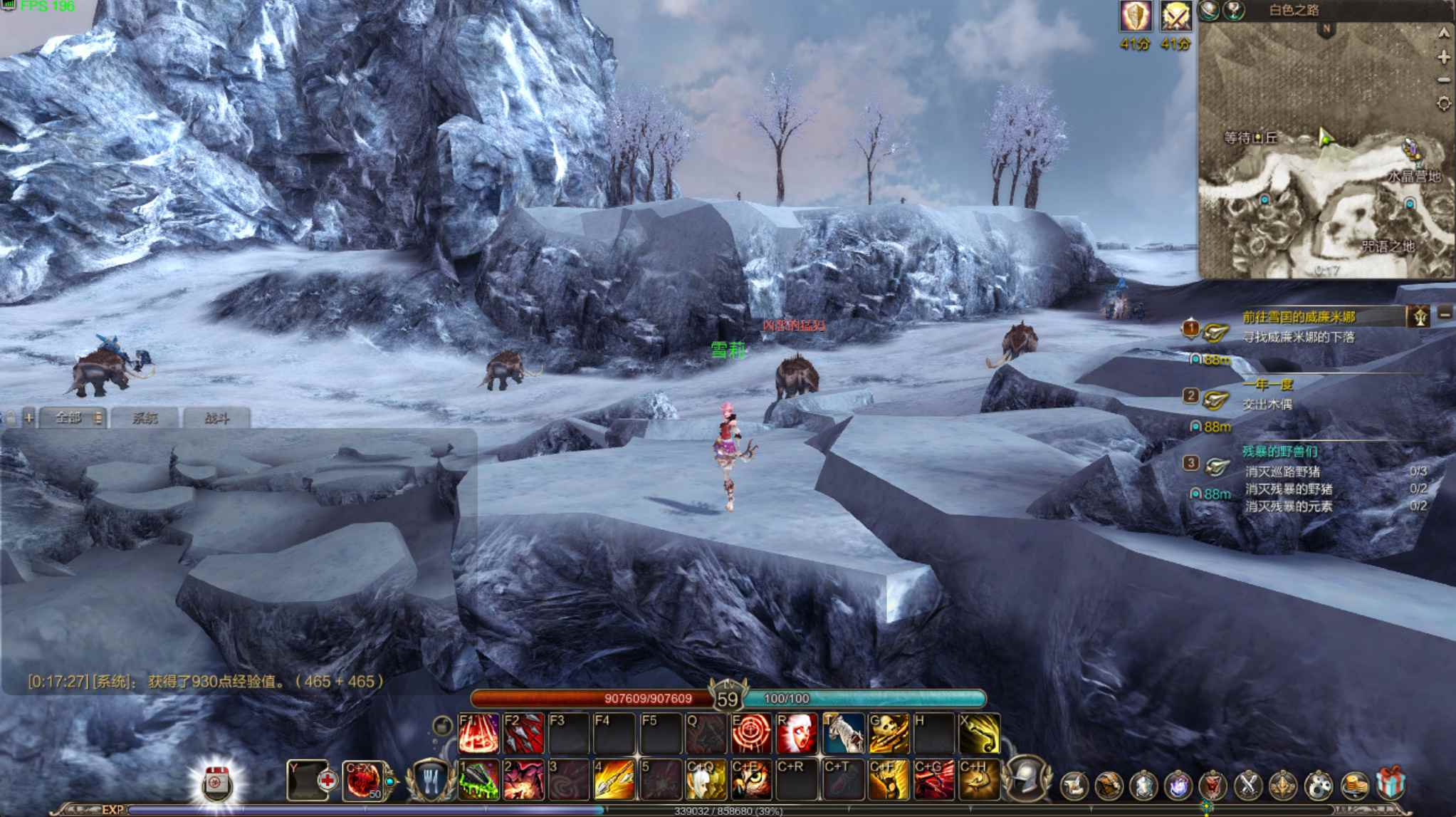Activate the golden spear skill in slot 4
The height and width of the screenshot is (817, 1456).
click(x=614, y=780)
